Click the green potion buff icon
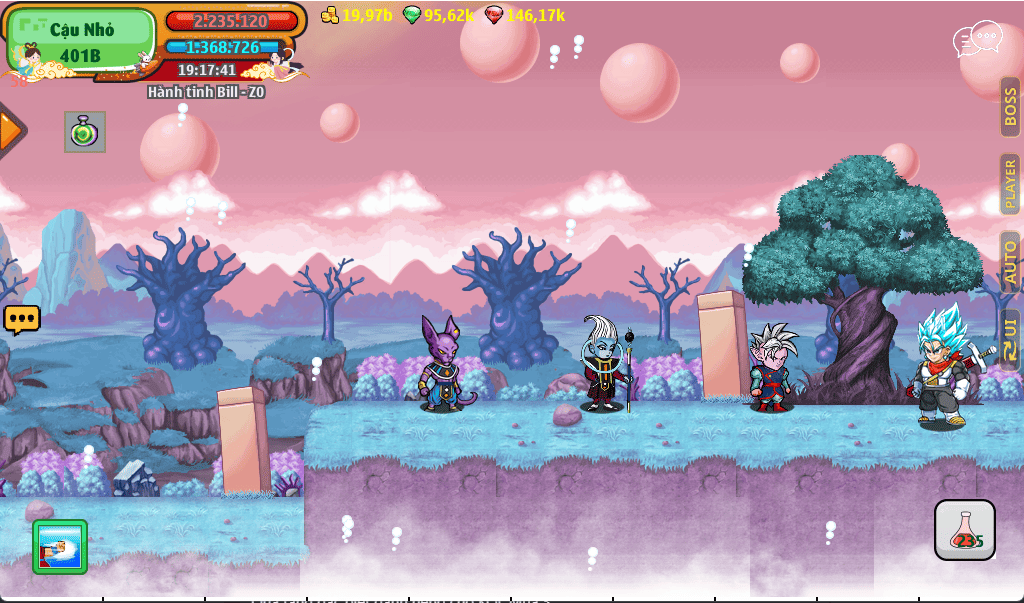Screen dimensions: 1024x603 pyautogui.click(x=85, y=132)
